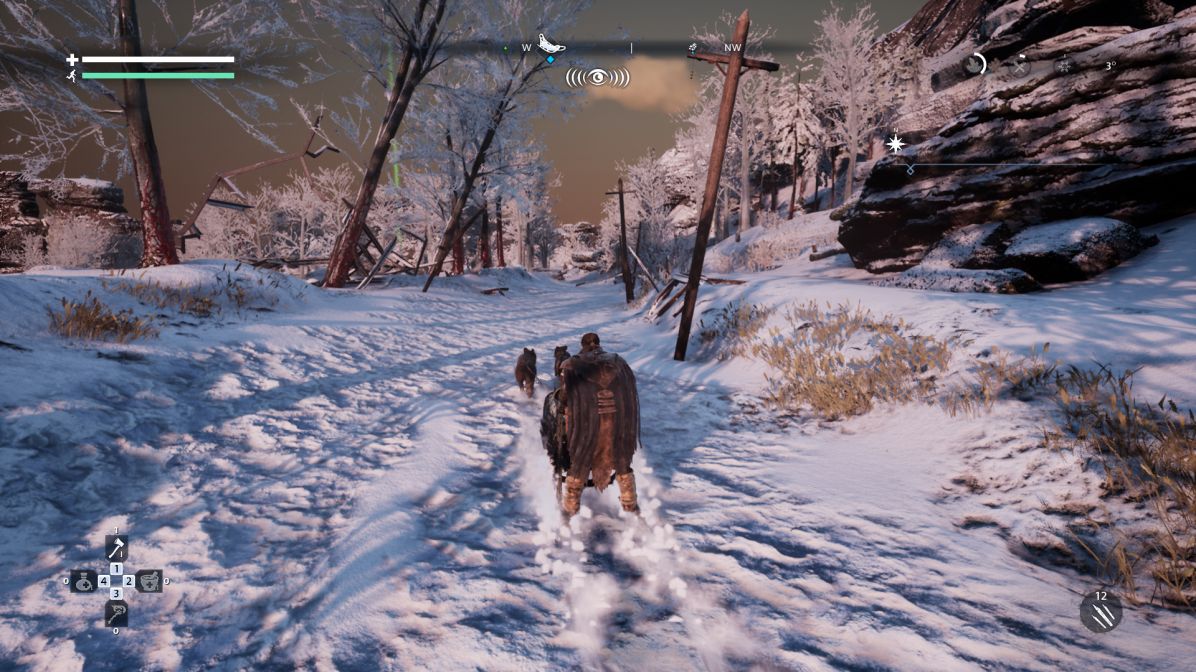
Task: Click the white star quest marker
Action: point(895,144)
